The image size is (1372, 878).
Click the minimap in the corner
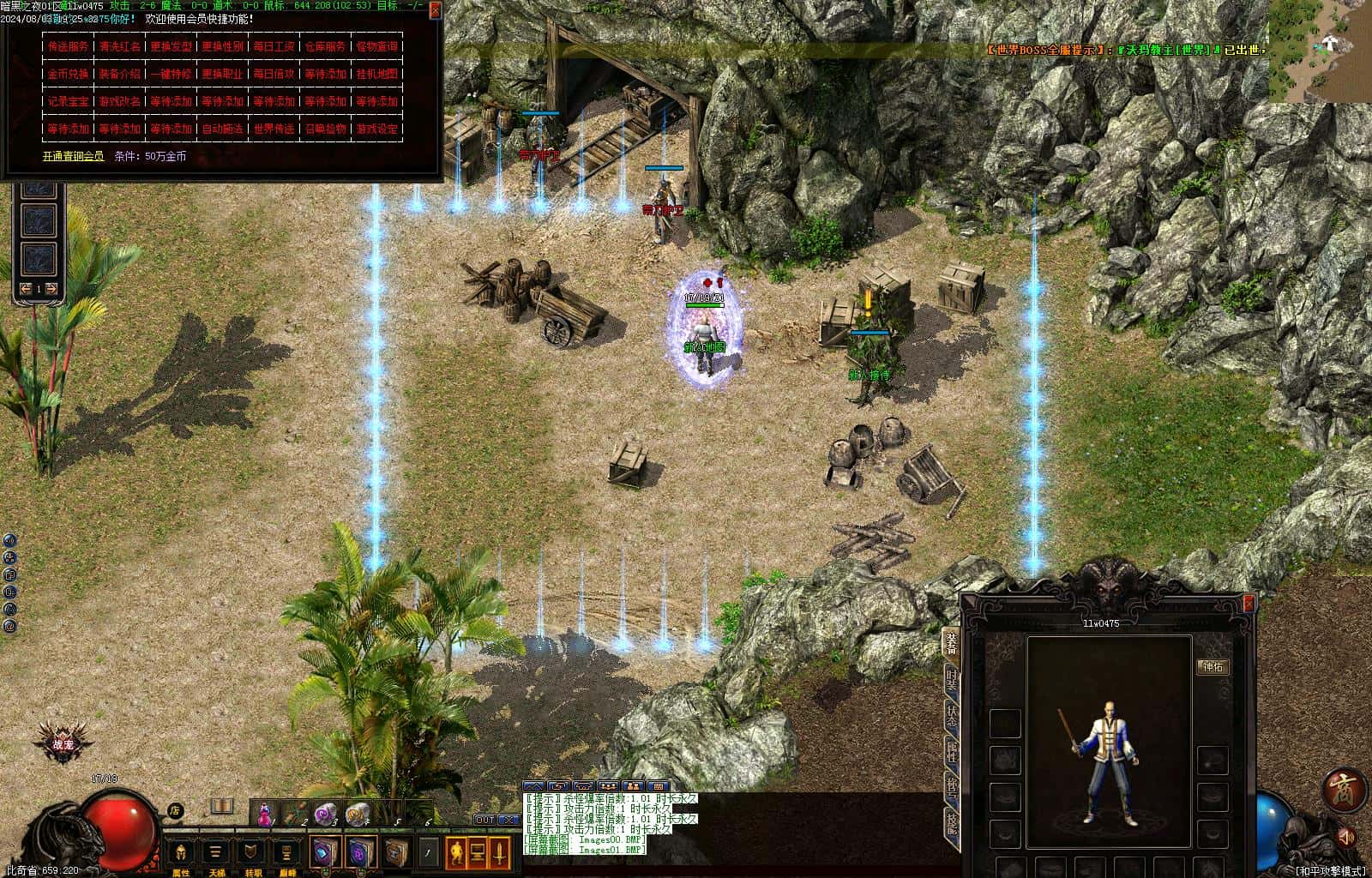point(1321,51)
